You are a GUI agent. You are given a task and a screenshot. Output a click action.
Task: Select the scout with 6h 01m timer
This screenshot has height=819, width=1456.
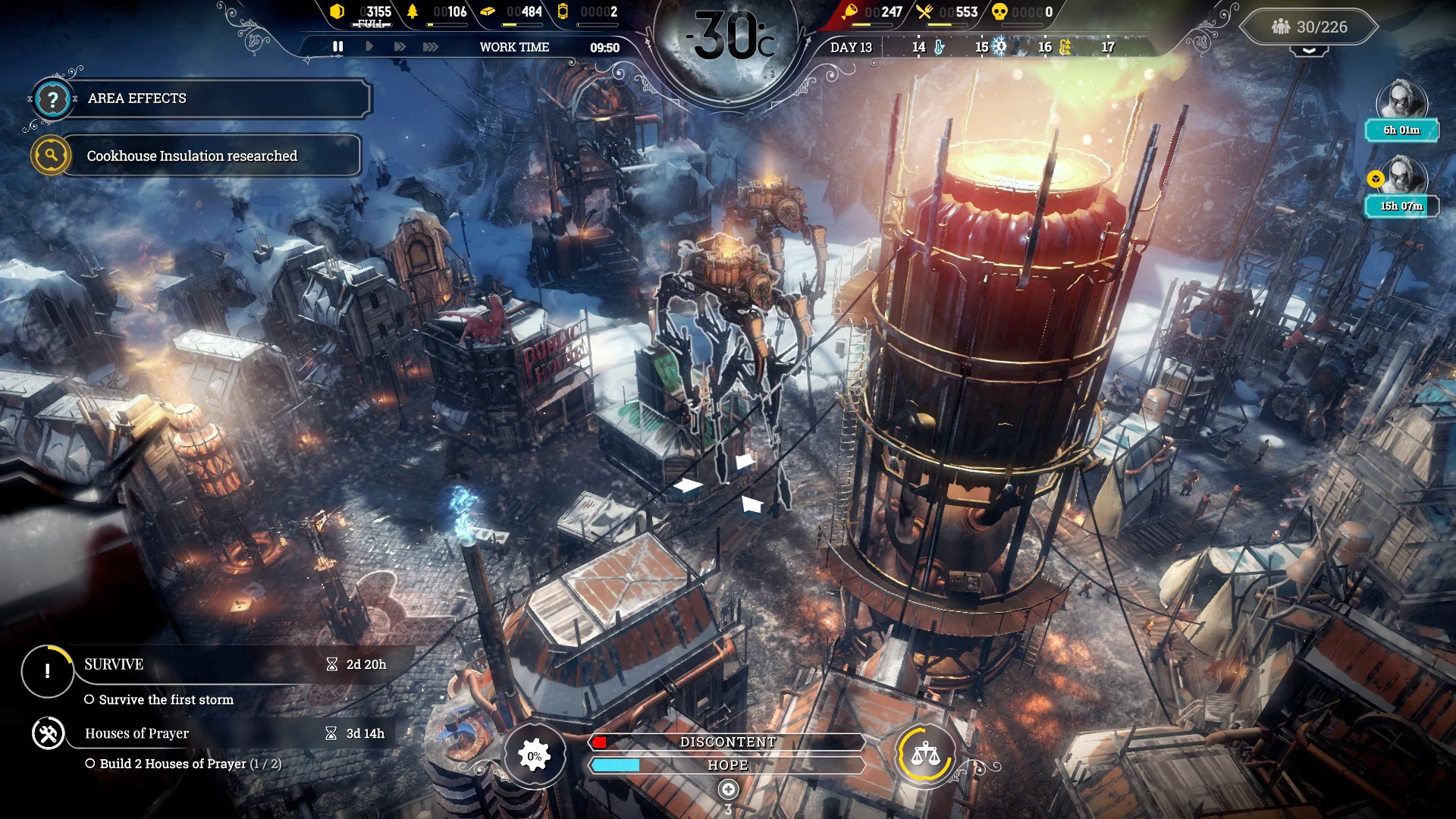click(x=1402, y=100)
